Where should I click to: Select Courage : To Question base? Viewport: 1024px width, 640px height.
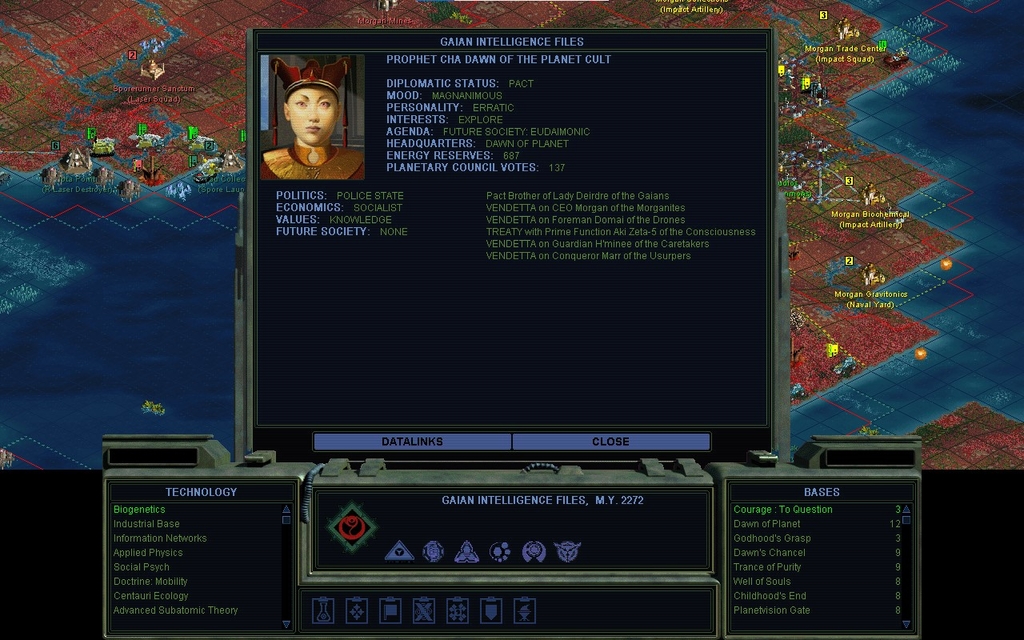click(783, 510)
